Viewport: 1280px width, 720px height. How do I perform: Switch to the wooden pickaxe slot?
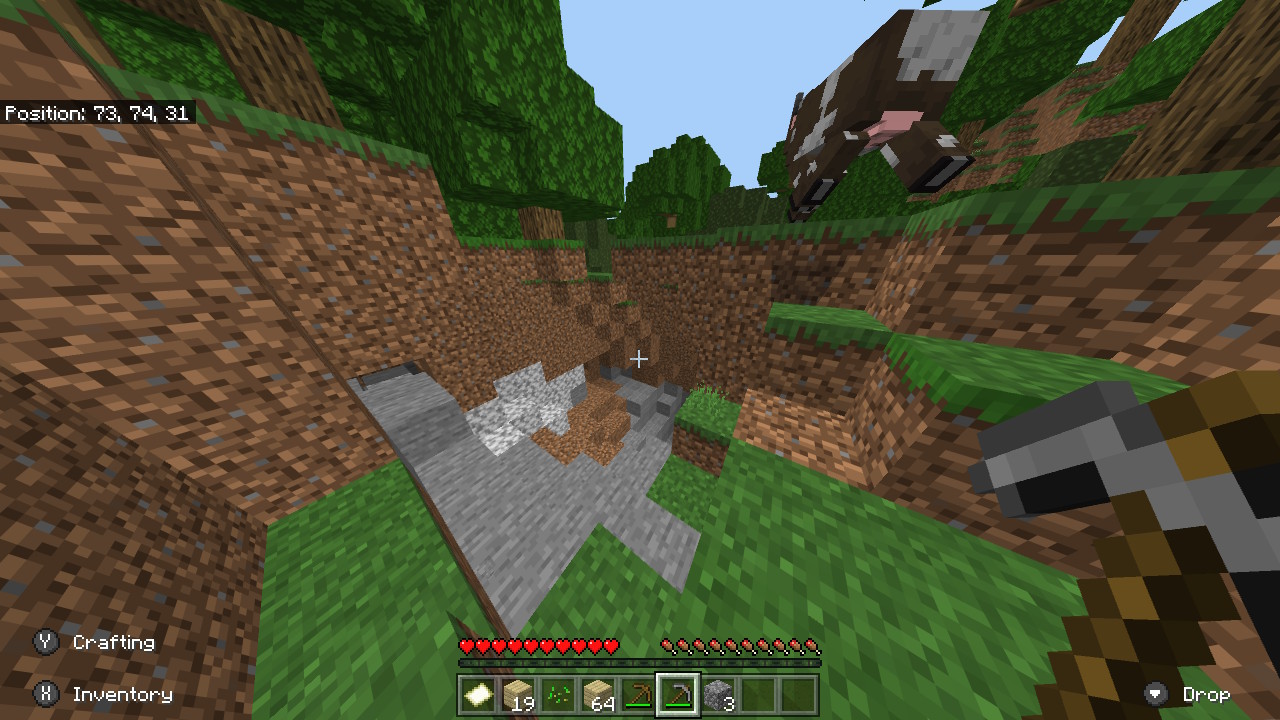pos(638,695)
